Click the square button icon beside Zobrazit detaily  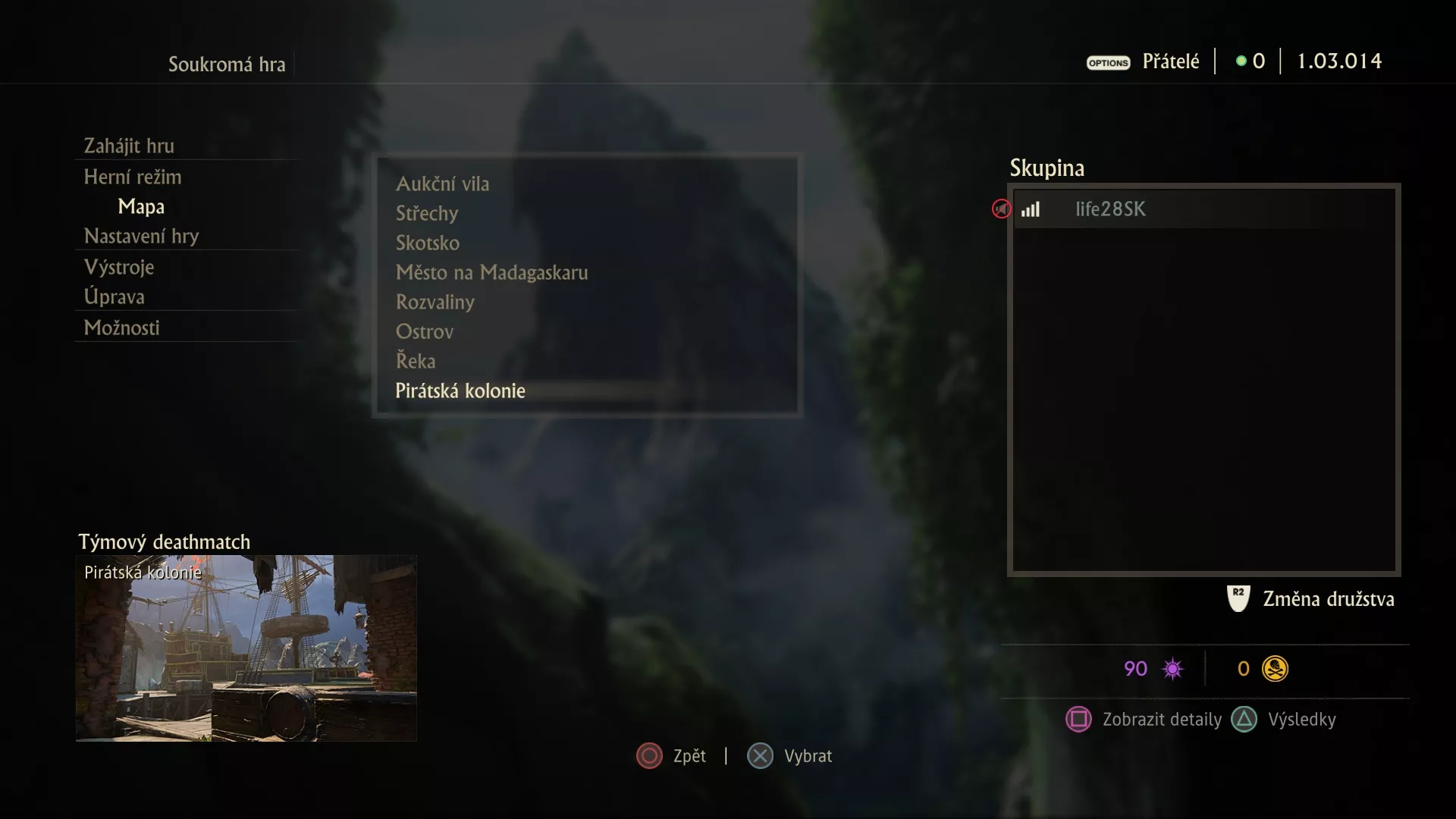(1080, 720)
